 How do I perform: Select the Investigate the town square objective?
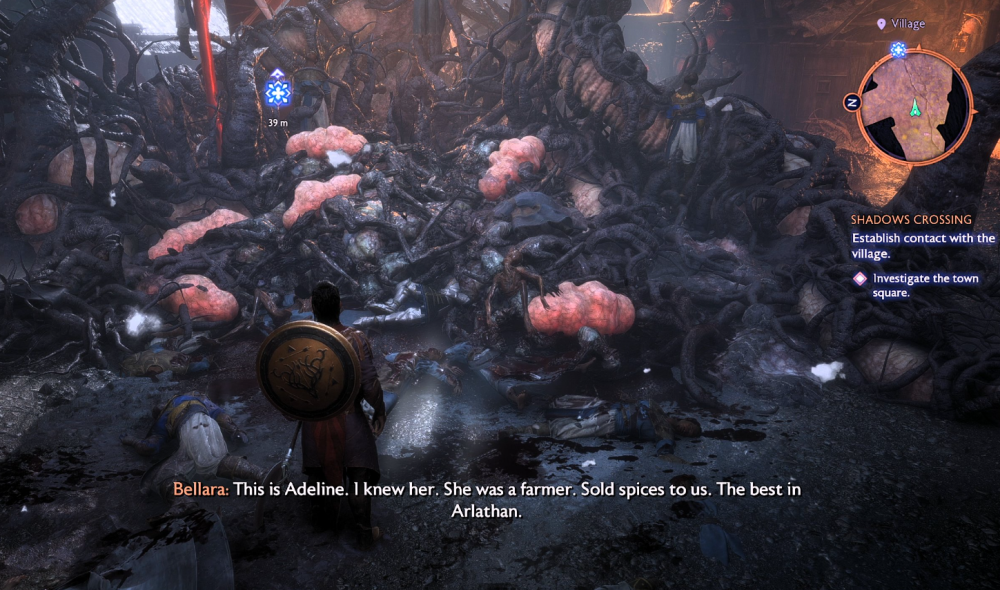[910, 285]
